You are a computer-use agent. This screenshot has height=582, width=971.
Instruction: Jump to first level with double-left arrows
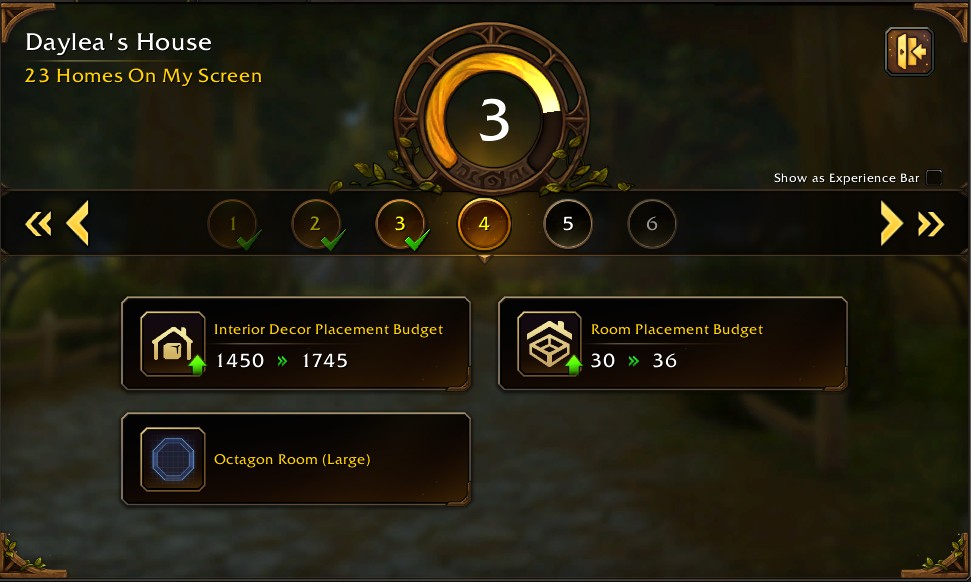tap(37, 223)
